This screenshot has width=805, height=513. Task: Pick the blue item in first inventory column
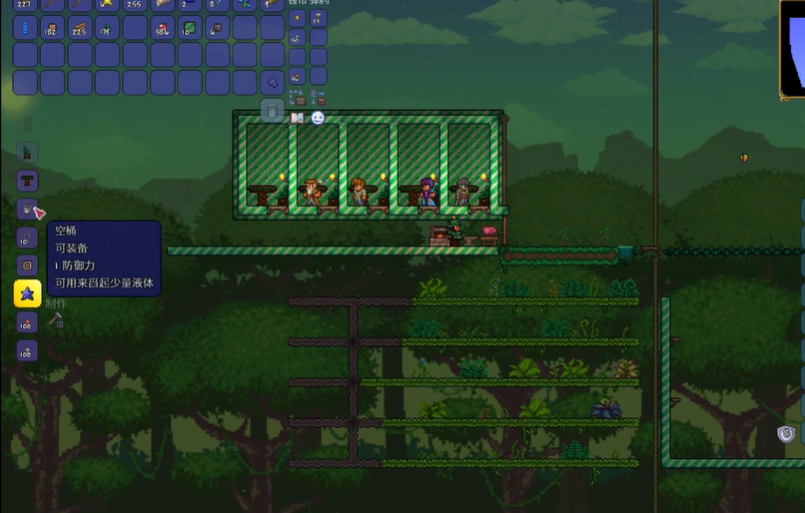pyautogui.click(x=25, y=28)
